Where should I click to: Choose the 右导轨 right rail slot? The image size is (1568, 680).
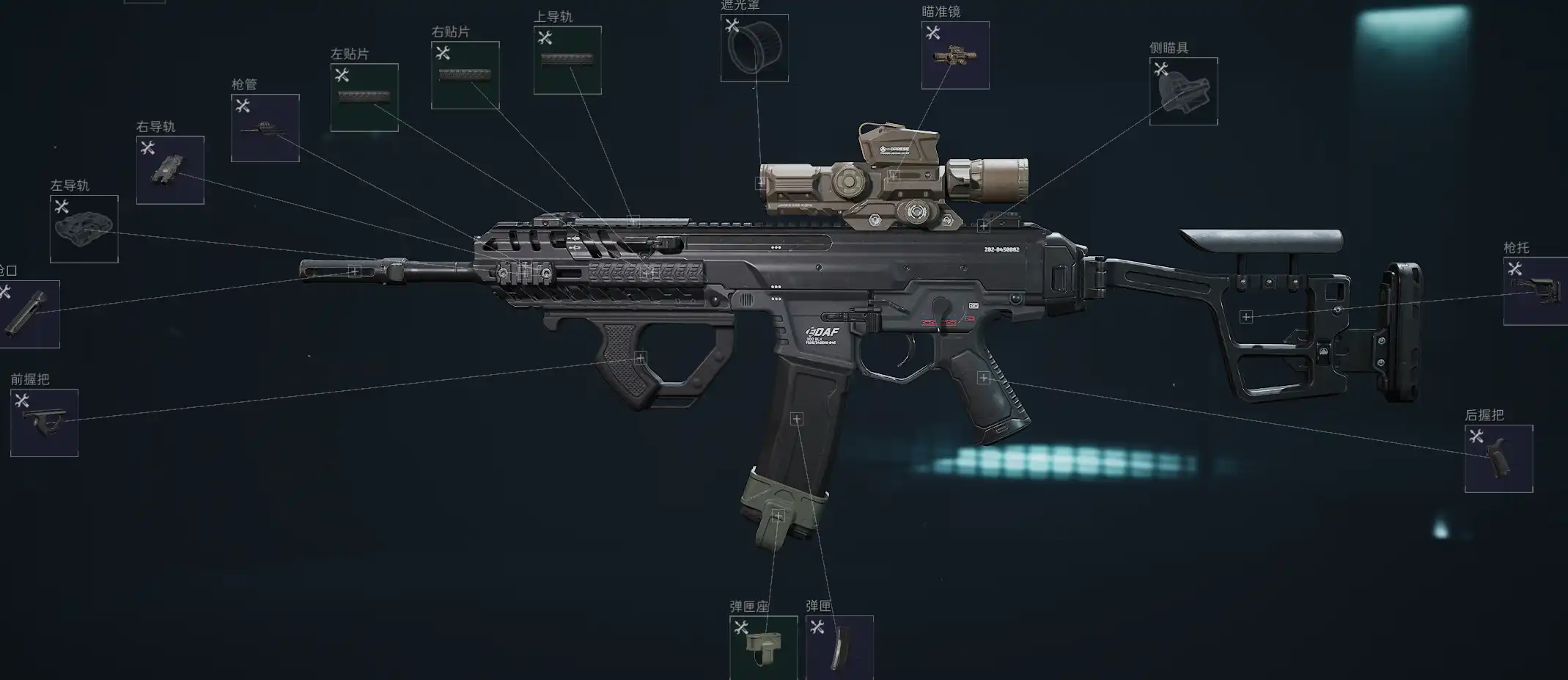coord(170,170)
